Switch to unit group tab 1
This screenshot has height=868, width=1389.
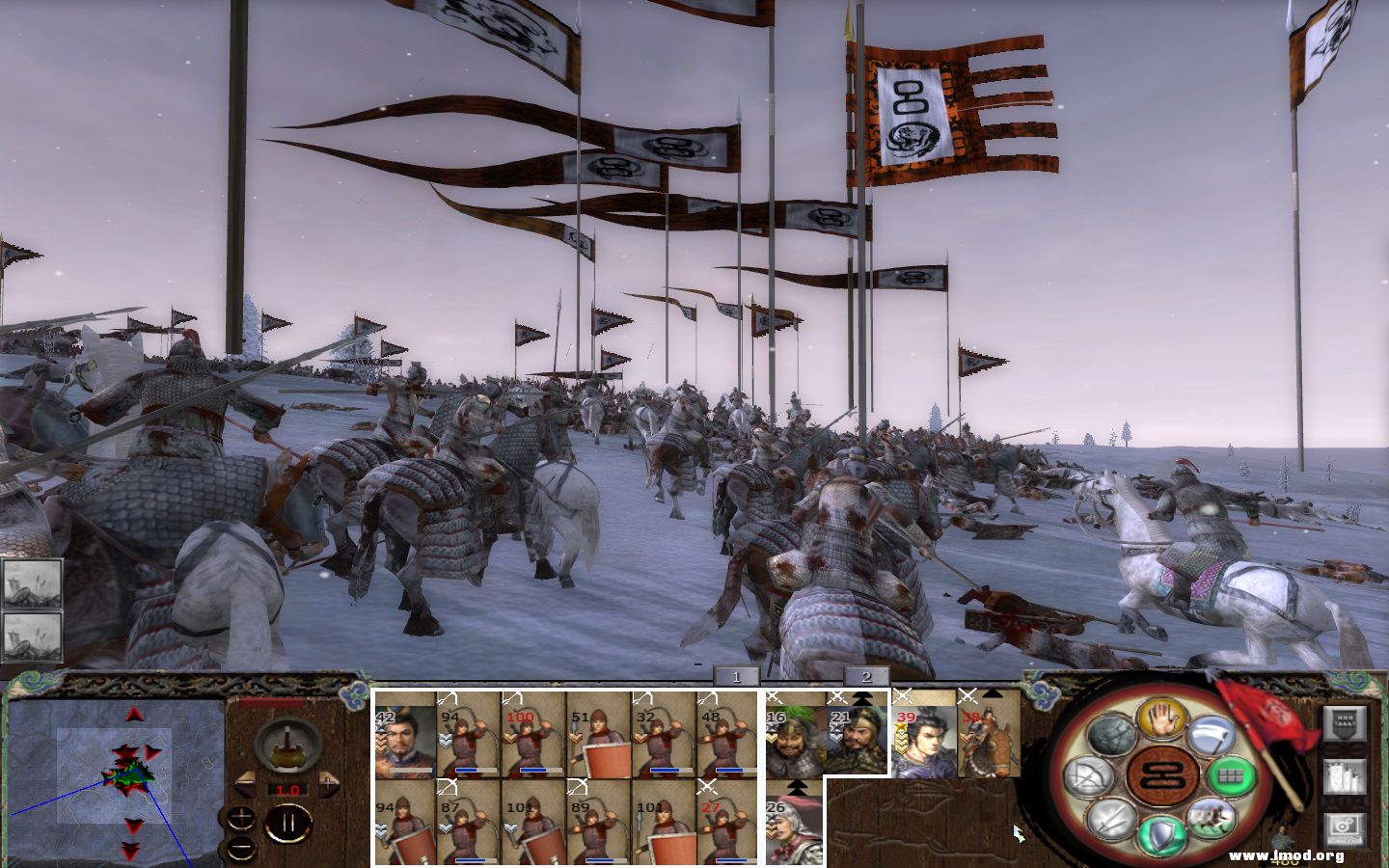(736, 677)
